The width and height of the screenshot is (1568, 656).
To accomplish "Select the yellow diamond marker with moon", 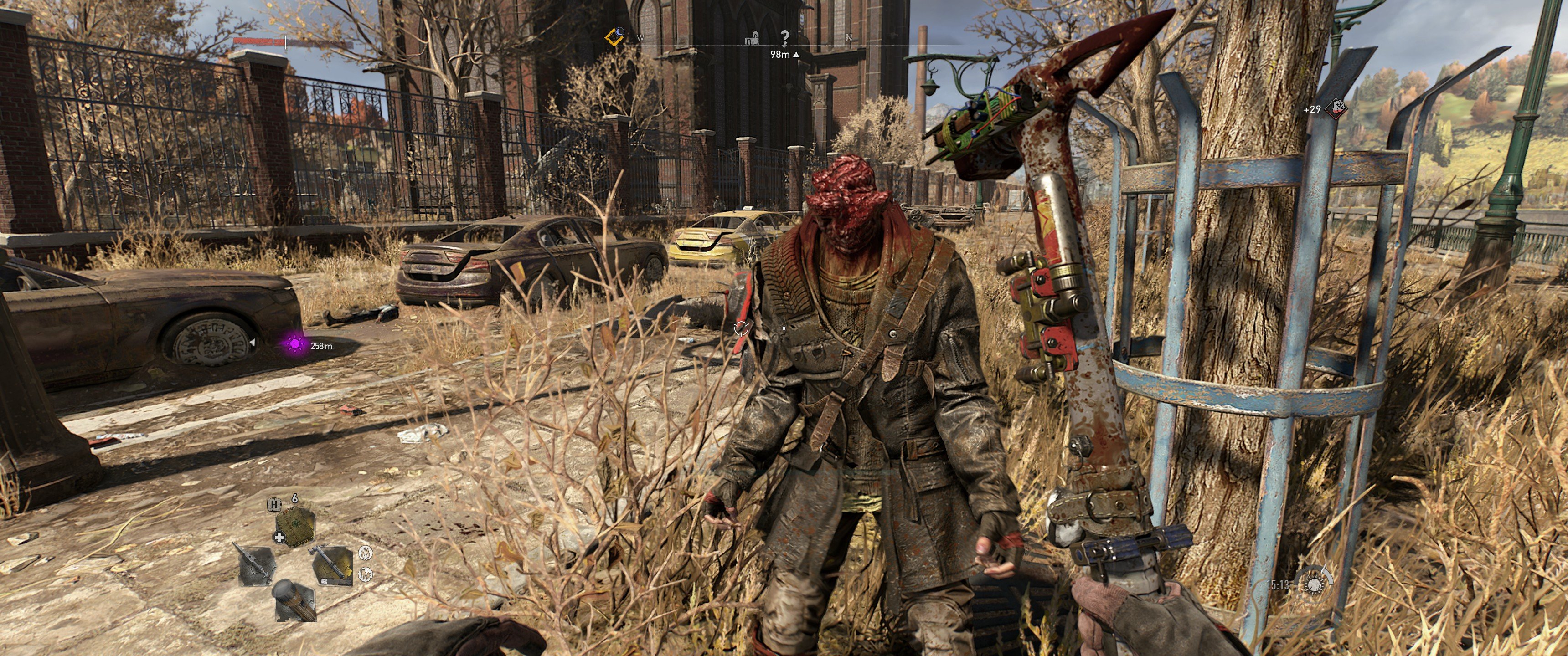I will (615, 37).
